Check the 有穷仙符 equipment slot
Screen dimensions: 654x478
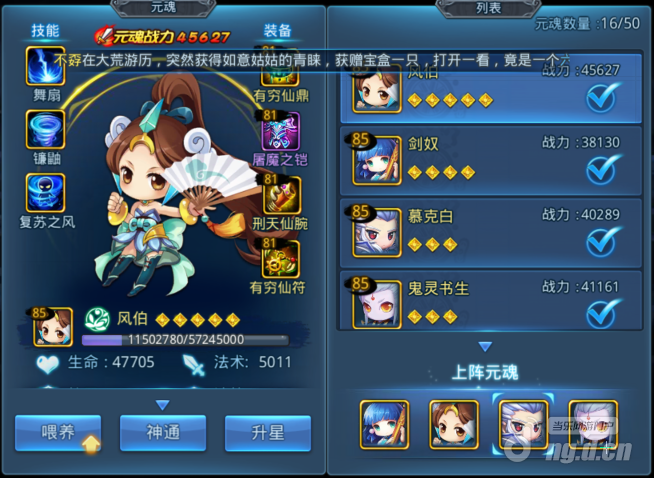pos(280,257)
